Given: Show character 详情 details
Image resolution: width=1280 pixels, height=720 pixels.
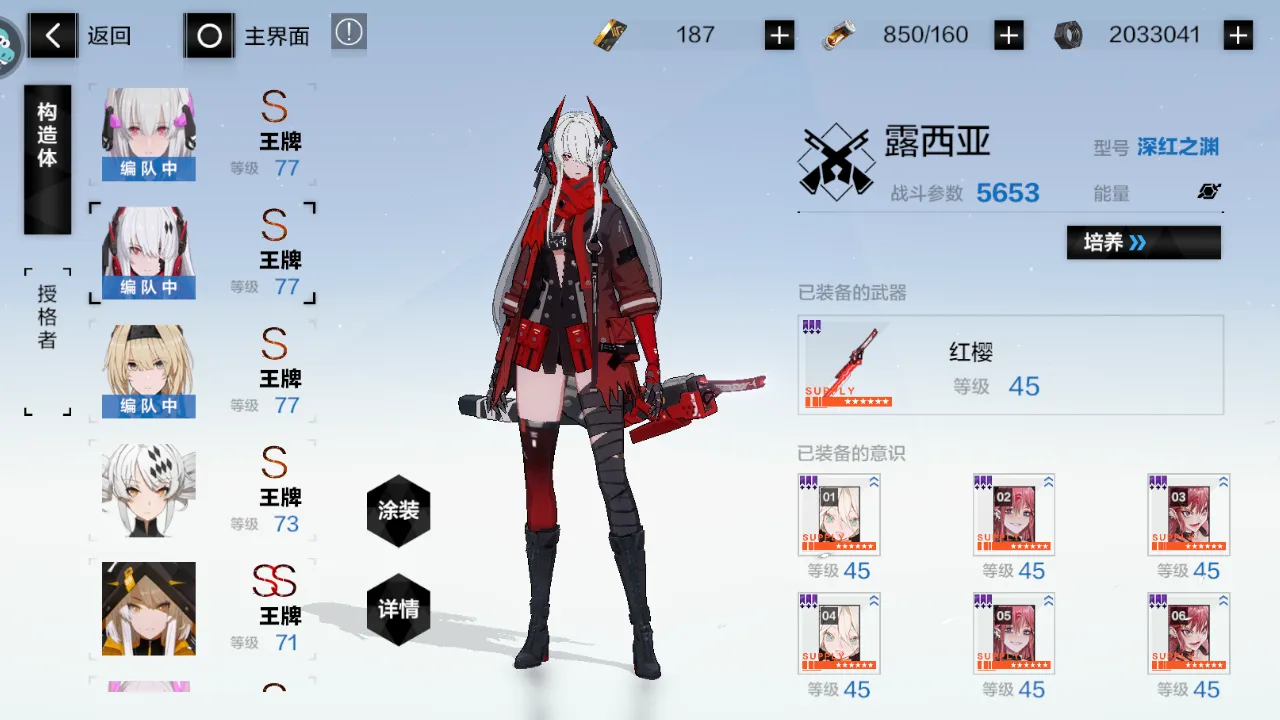Looking at the screenshot, I should [x=398, y=609].
